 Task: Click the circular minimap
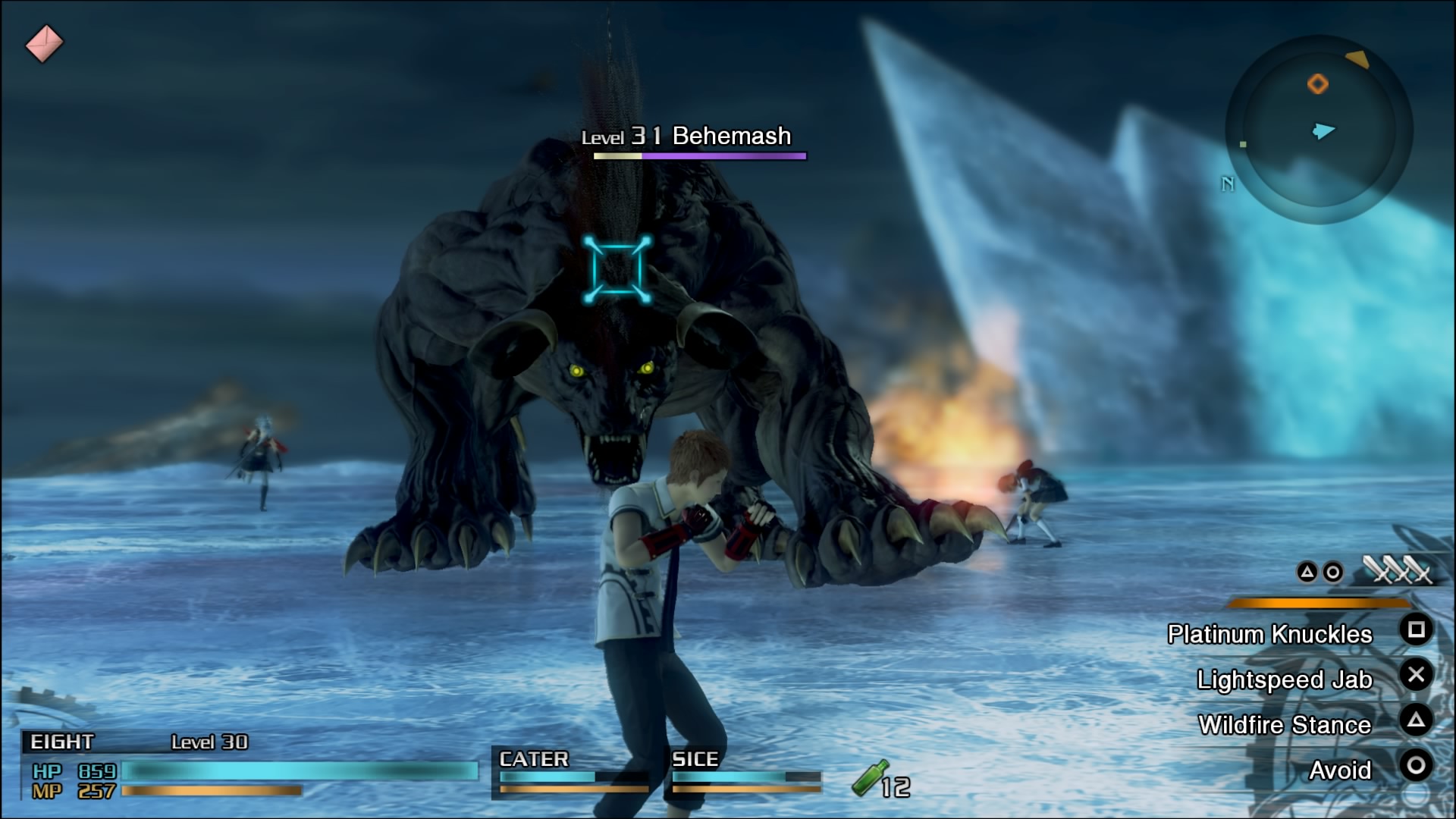[1319, 130]
